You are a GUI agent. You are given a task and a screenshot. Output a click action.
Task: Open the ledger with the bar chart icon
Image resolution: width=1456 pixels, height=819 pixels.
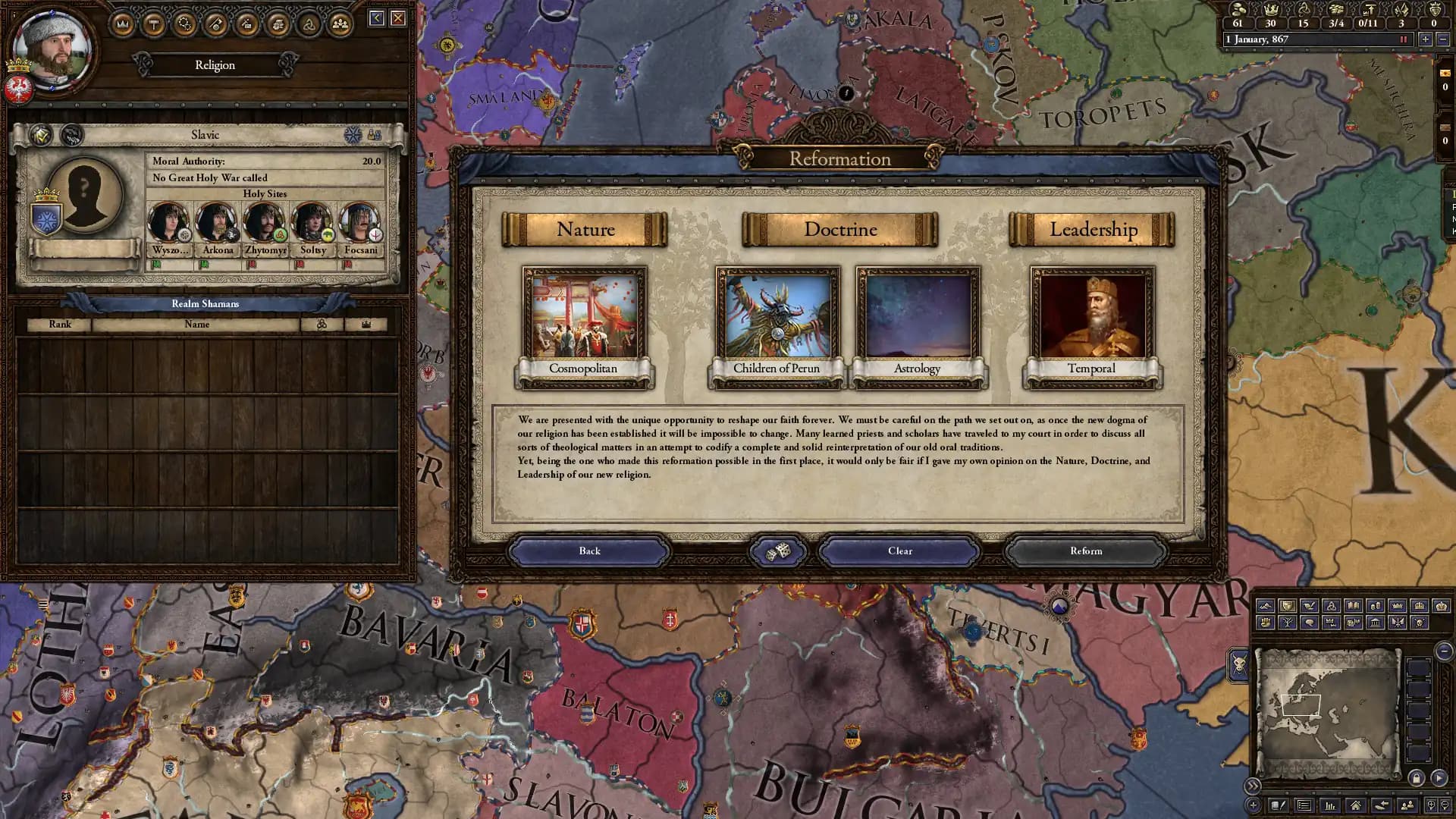pyautogui.click(x=1331, y=806)
